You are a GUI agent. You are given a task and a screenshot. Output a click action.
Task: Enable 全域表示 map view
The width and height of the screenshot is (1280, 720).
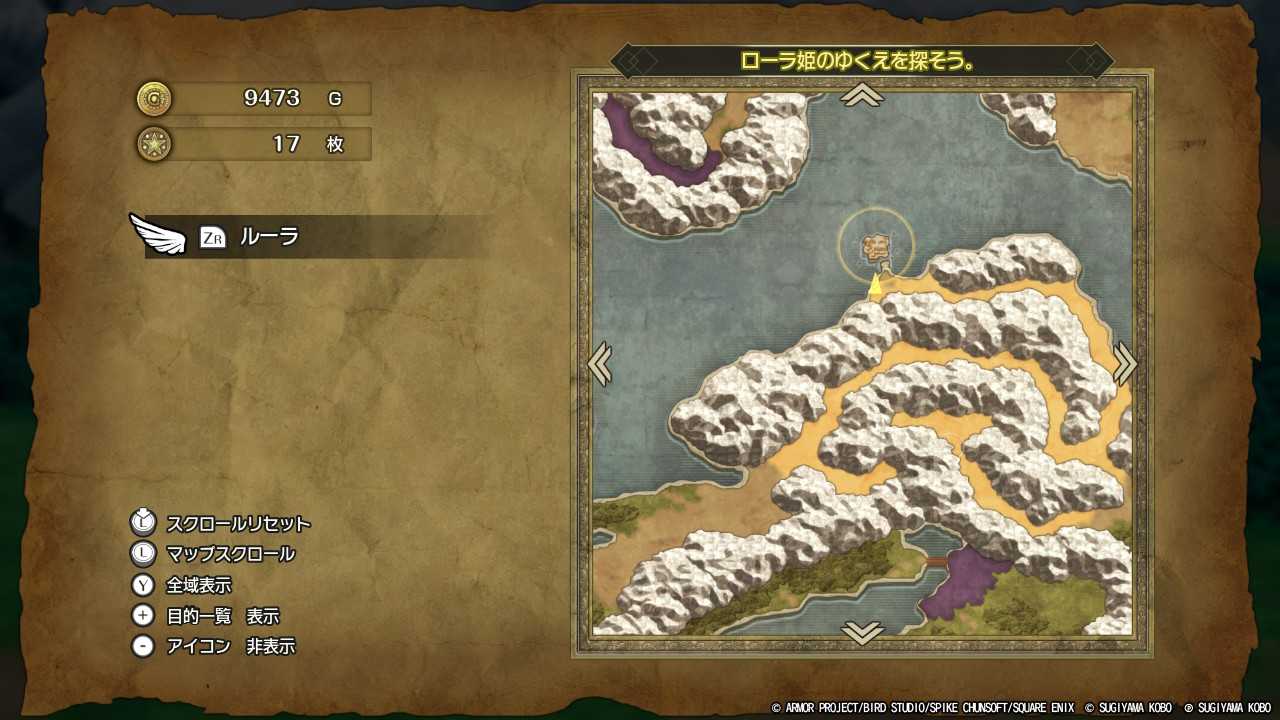tap(197, 585)
